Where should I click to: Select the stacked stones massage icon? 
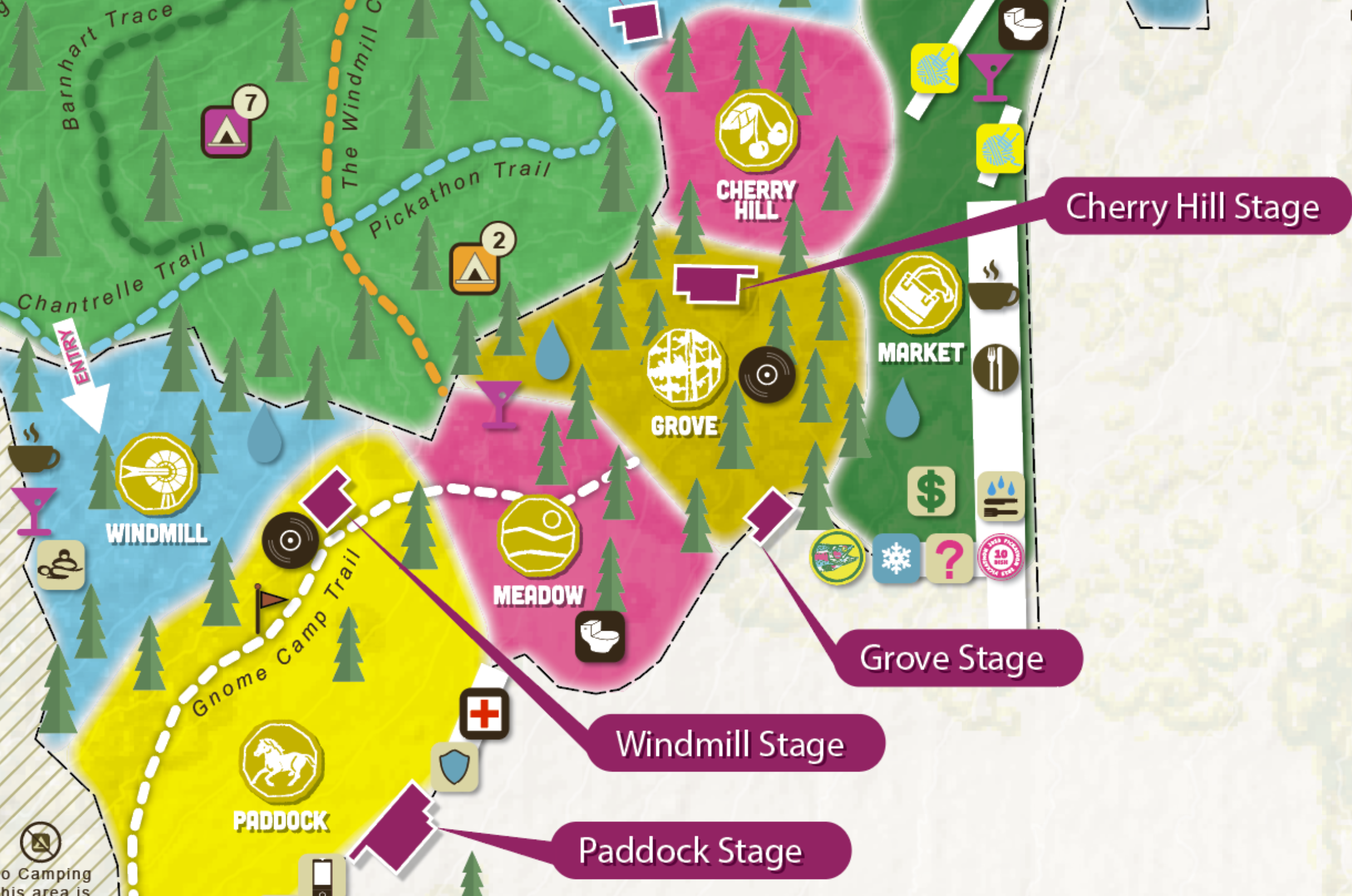61,565
